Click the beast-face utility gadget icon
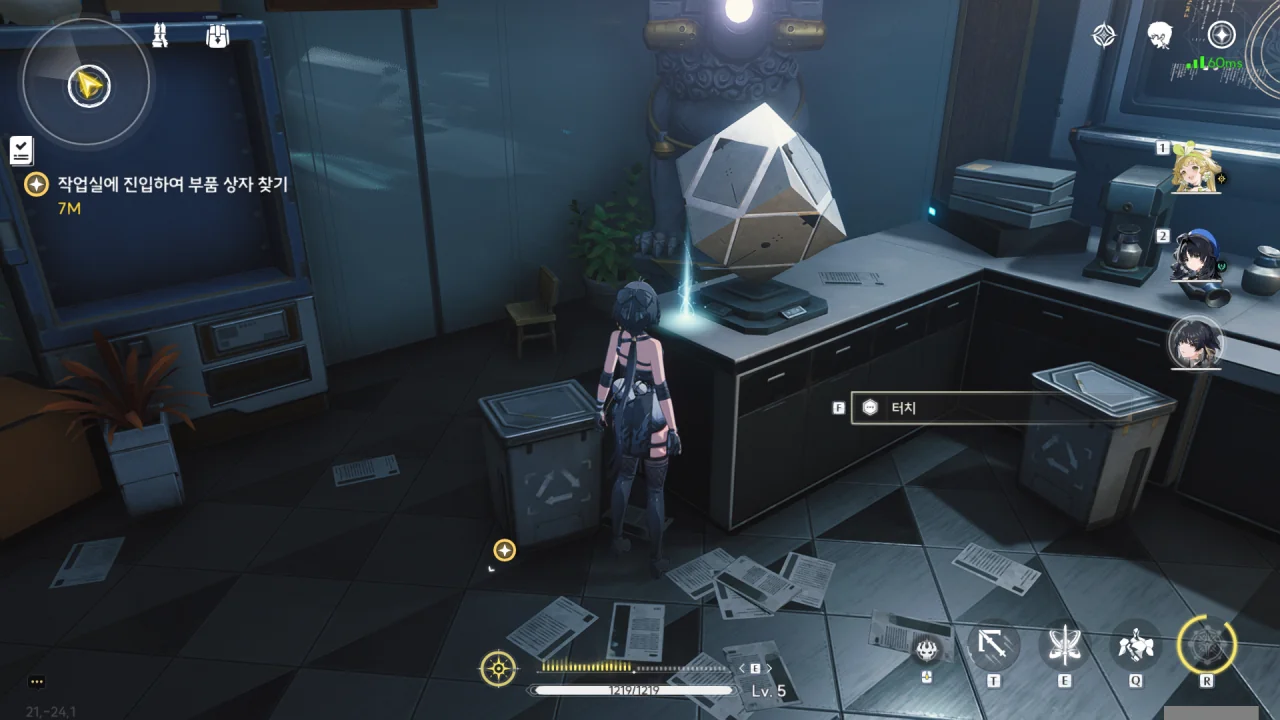This screenshot has width=1280, height=720. click(927, 648)
